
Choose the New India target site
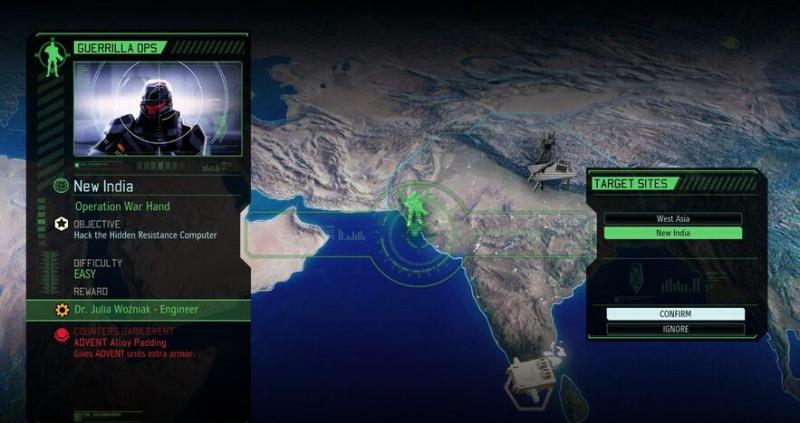tap(673, 233)
